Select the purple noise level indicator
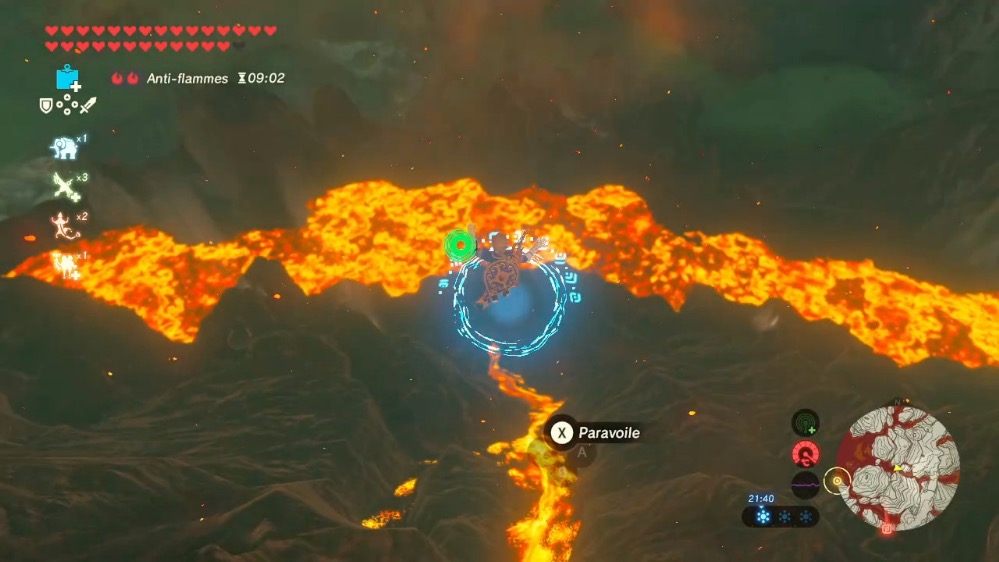 pyautogui.click(x=806, y=486)
